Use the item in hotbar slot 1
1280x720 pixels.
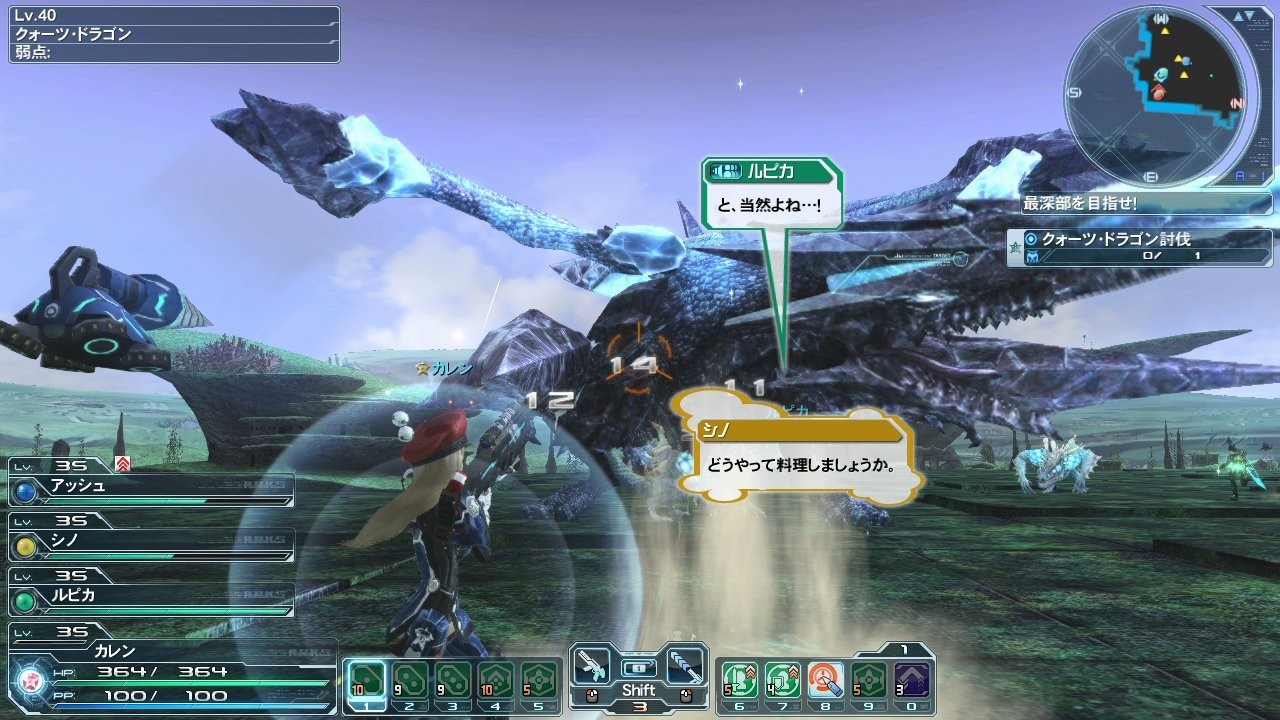(365, 680)
